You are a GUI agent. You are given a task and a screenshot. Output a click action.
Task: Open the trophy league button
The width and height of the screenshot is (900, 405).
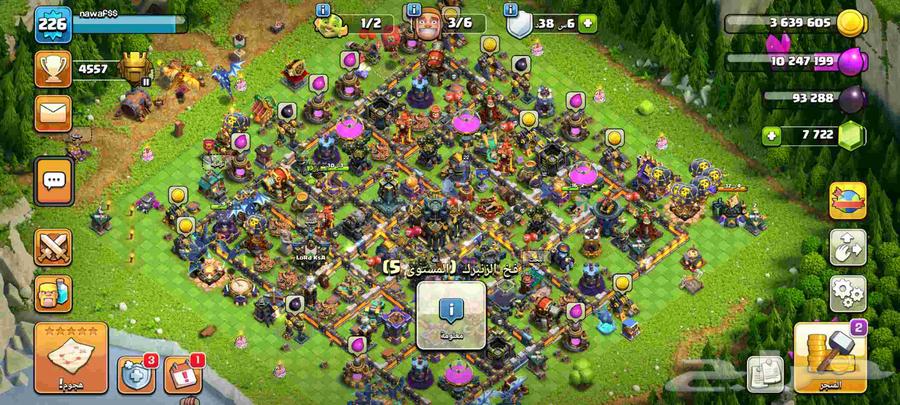[52, 68]
